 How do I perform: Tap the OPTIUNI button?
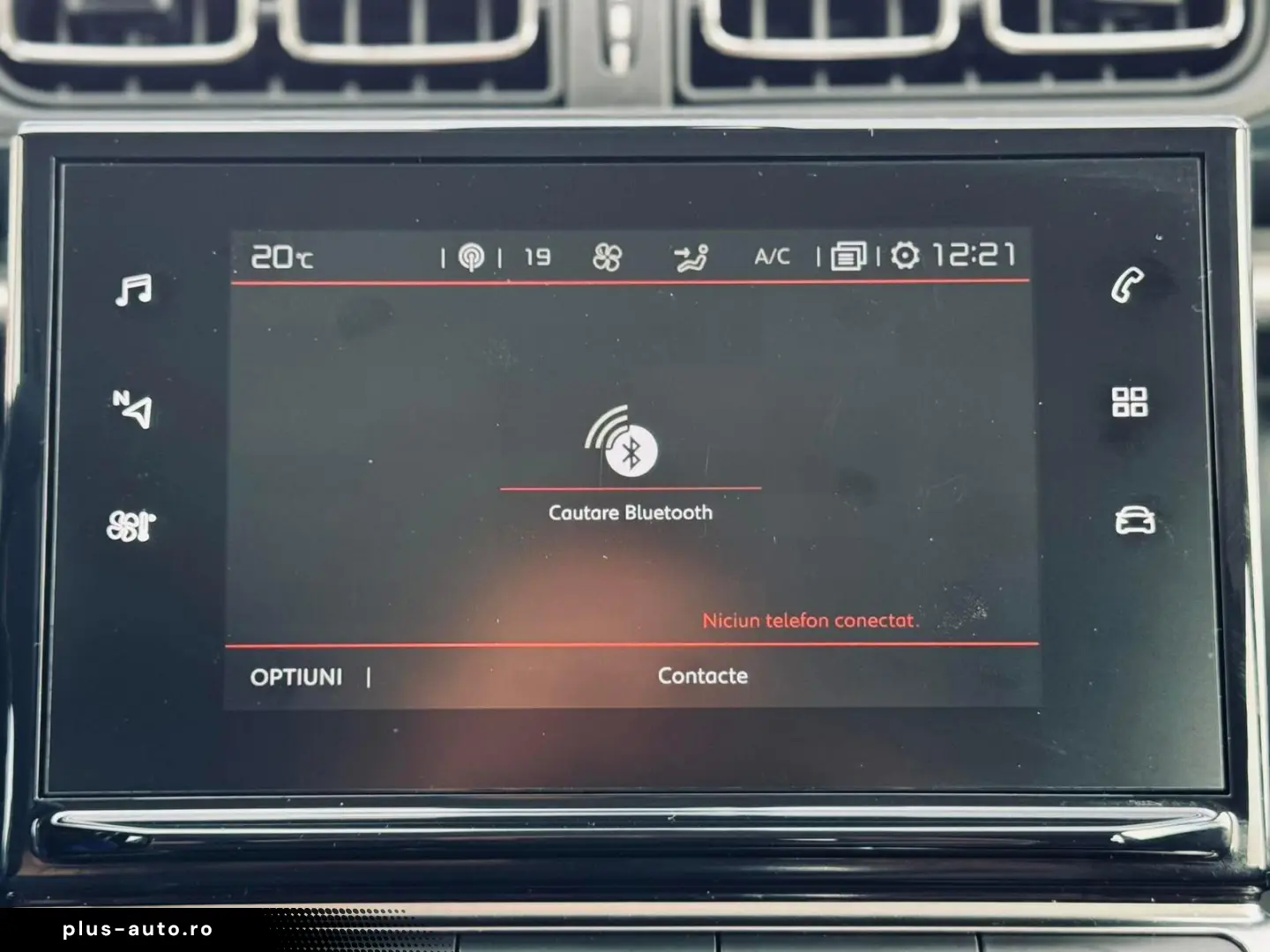tap(296, 677)
